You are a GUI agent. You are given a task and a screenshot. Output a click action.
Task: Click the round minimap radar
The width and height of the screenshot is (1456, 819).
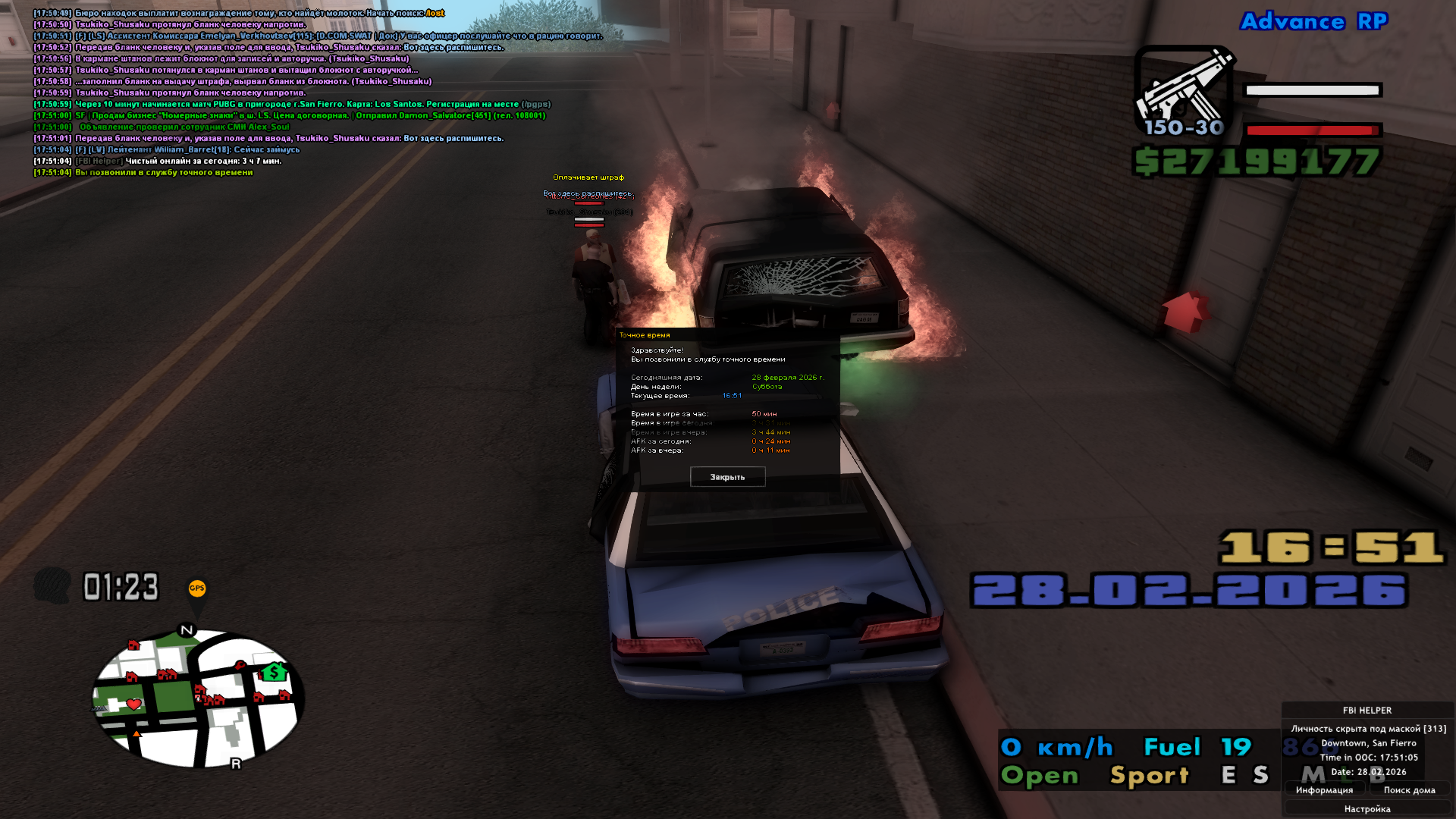(198, 698)
